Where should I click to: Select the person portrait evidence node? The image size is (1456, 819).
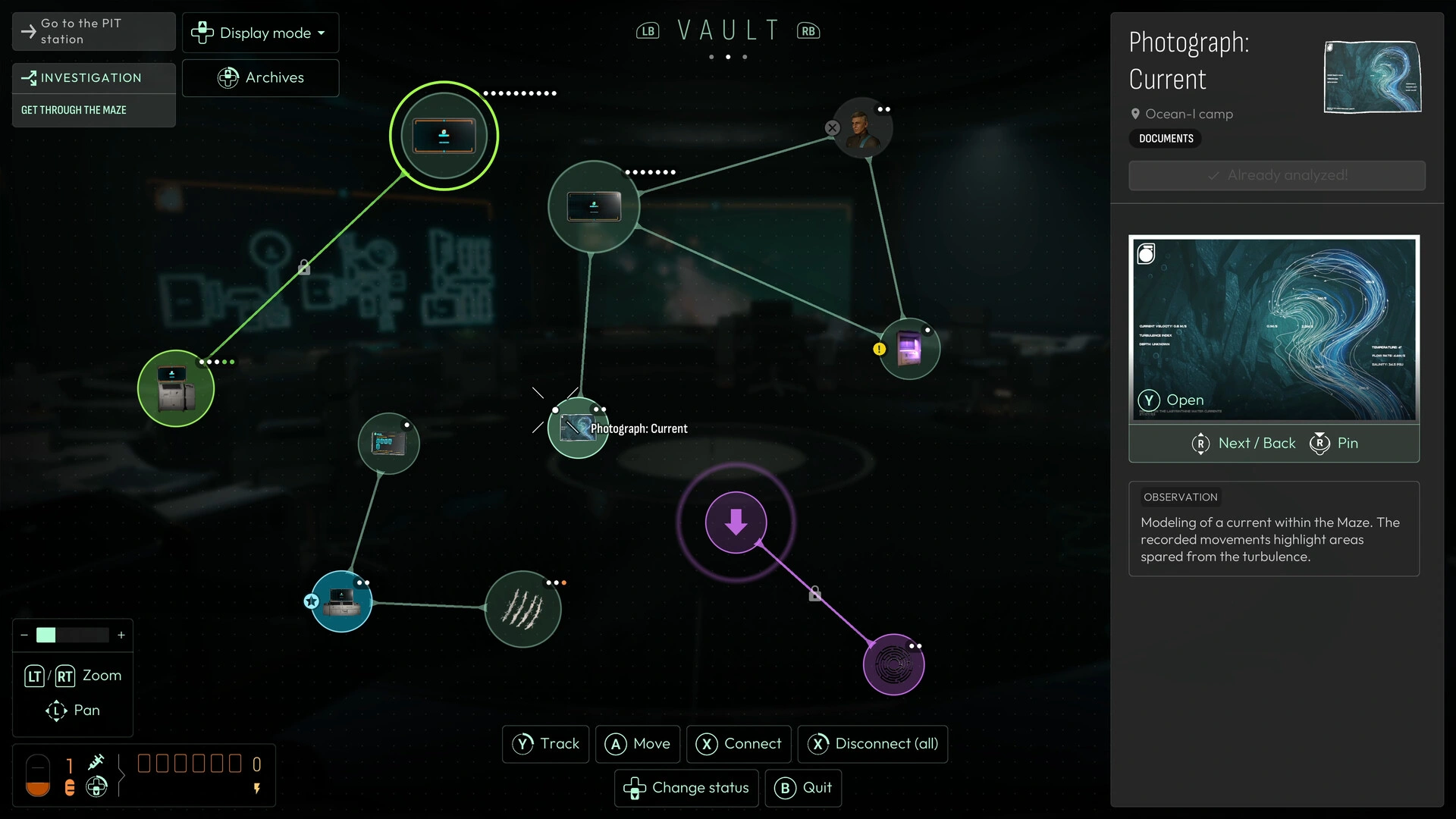(863, 127)
